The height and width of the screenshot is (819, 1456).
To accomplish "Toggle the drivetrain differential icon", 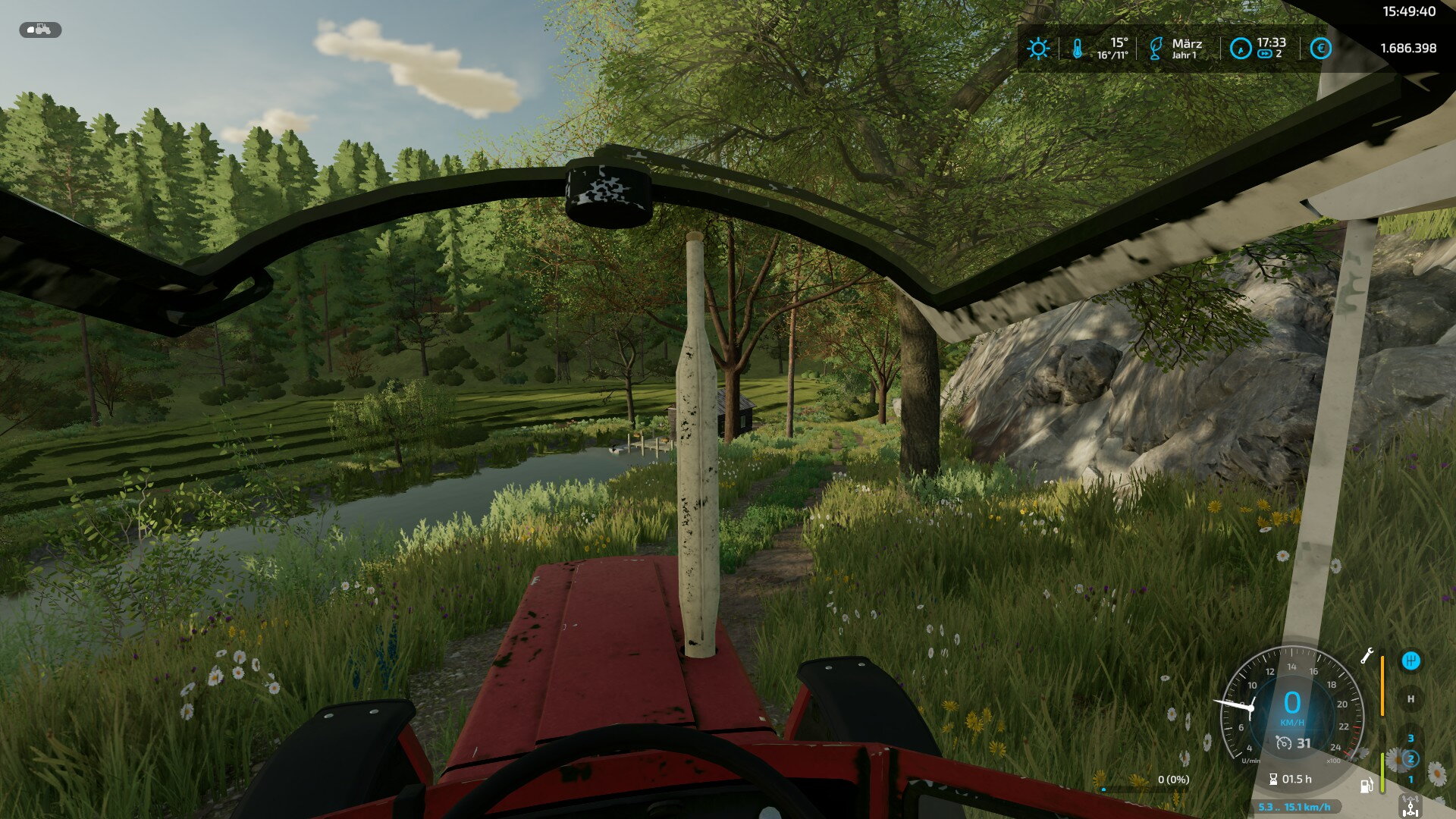I will coord(1410,807).
